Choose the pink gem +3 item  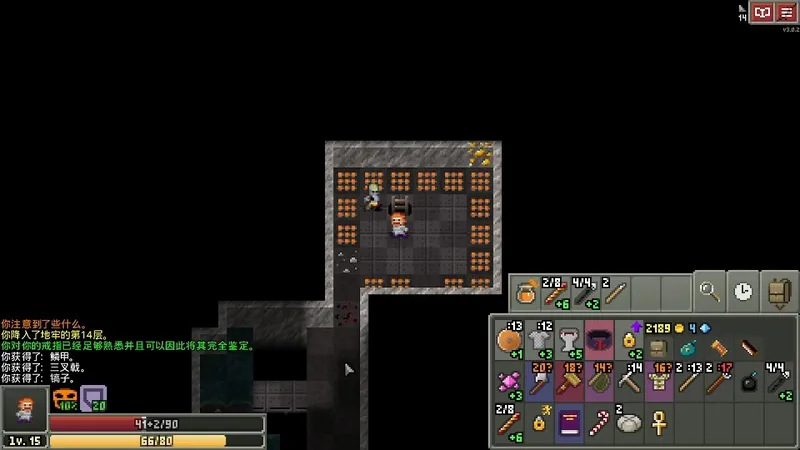point(510,383)
